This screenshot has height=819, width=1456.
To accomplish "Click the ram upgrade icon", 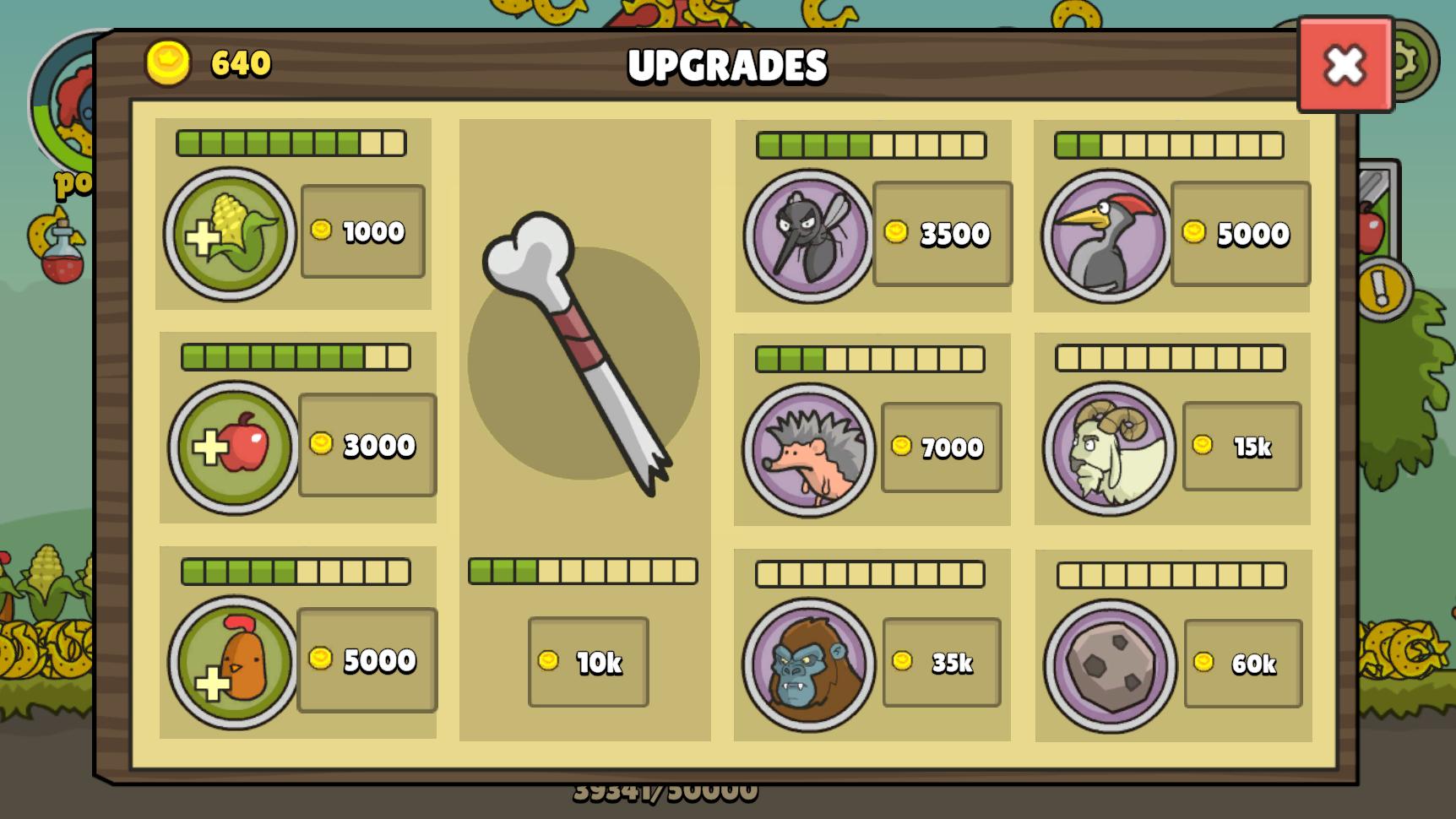I will (1108, 448).
